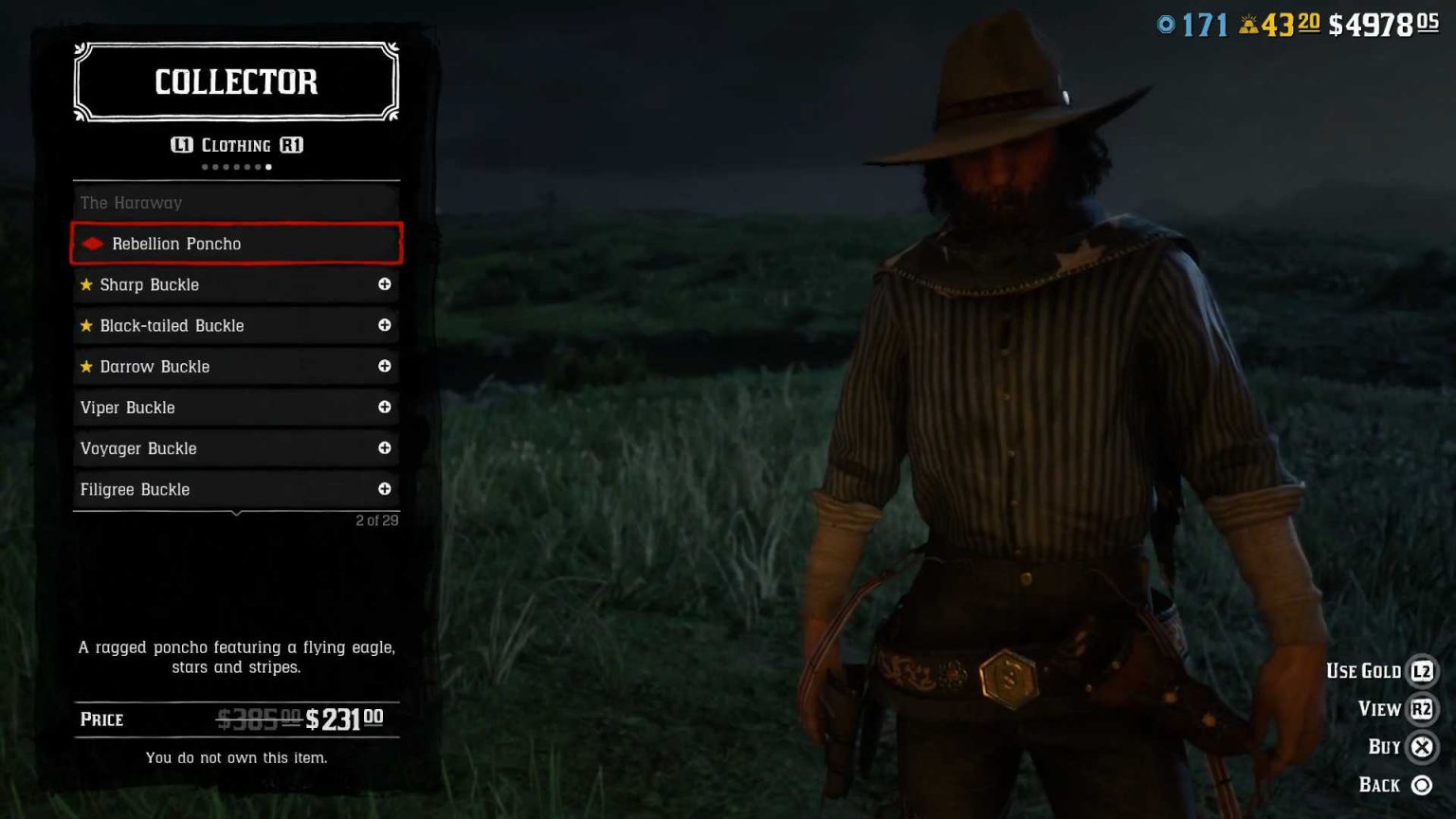Screen dimensions: 1456x819
Task: Click the plus icon beside Viper Buckle
Action: click(x=385, y=408)
